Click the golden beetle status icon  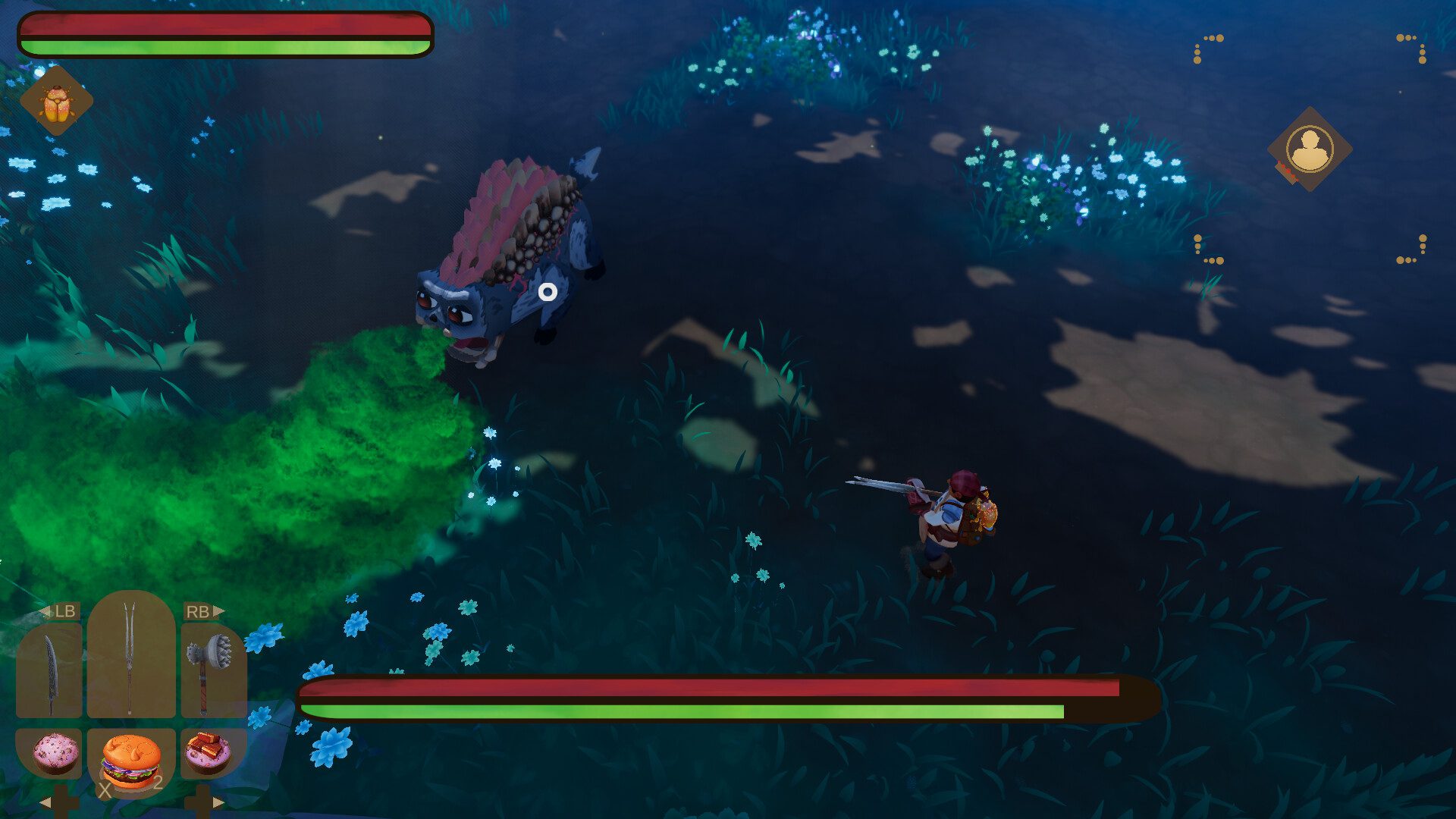tap(56, 102)
